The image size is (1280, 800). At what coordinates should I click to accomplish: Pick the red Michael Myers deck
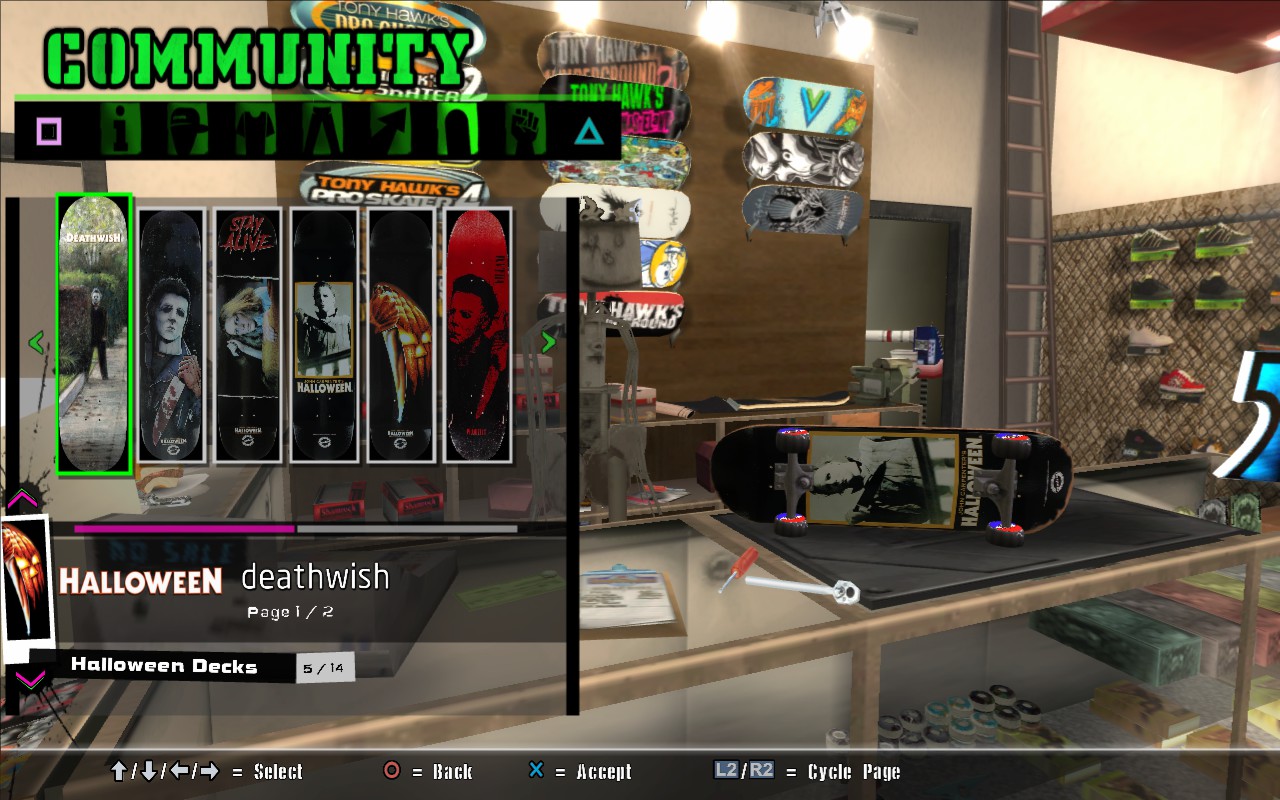point(478,335)
